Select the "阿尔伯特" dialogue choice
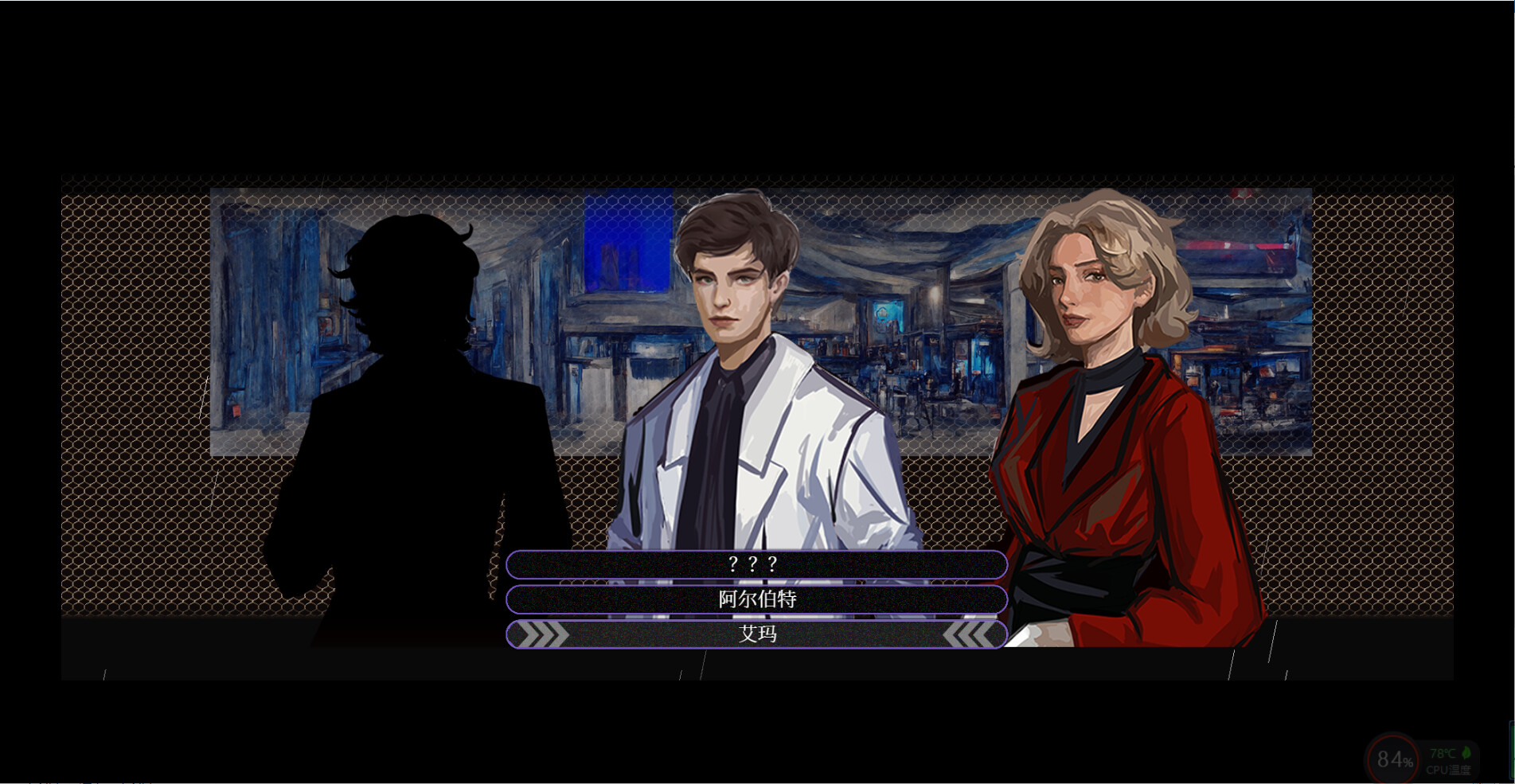 [756, 600]
